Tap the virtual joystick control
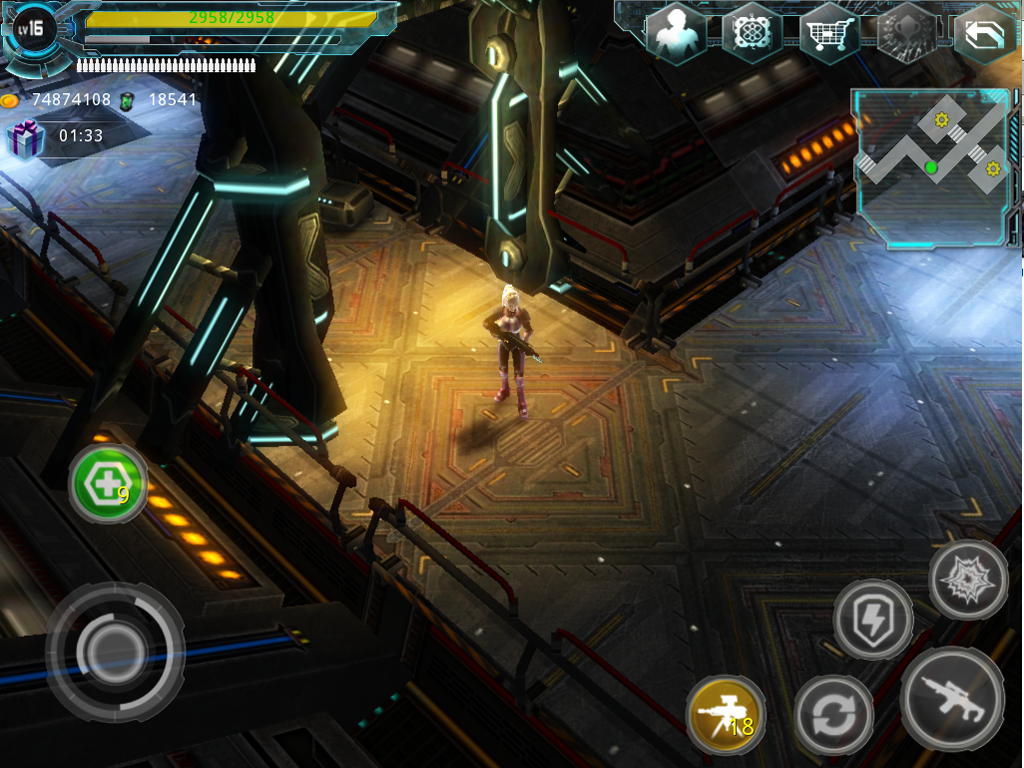 pyautogui.click(x=114, y=651)
